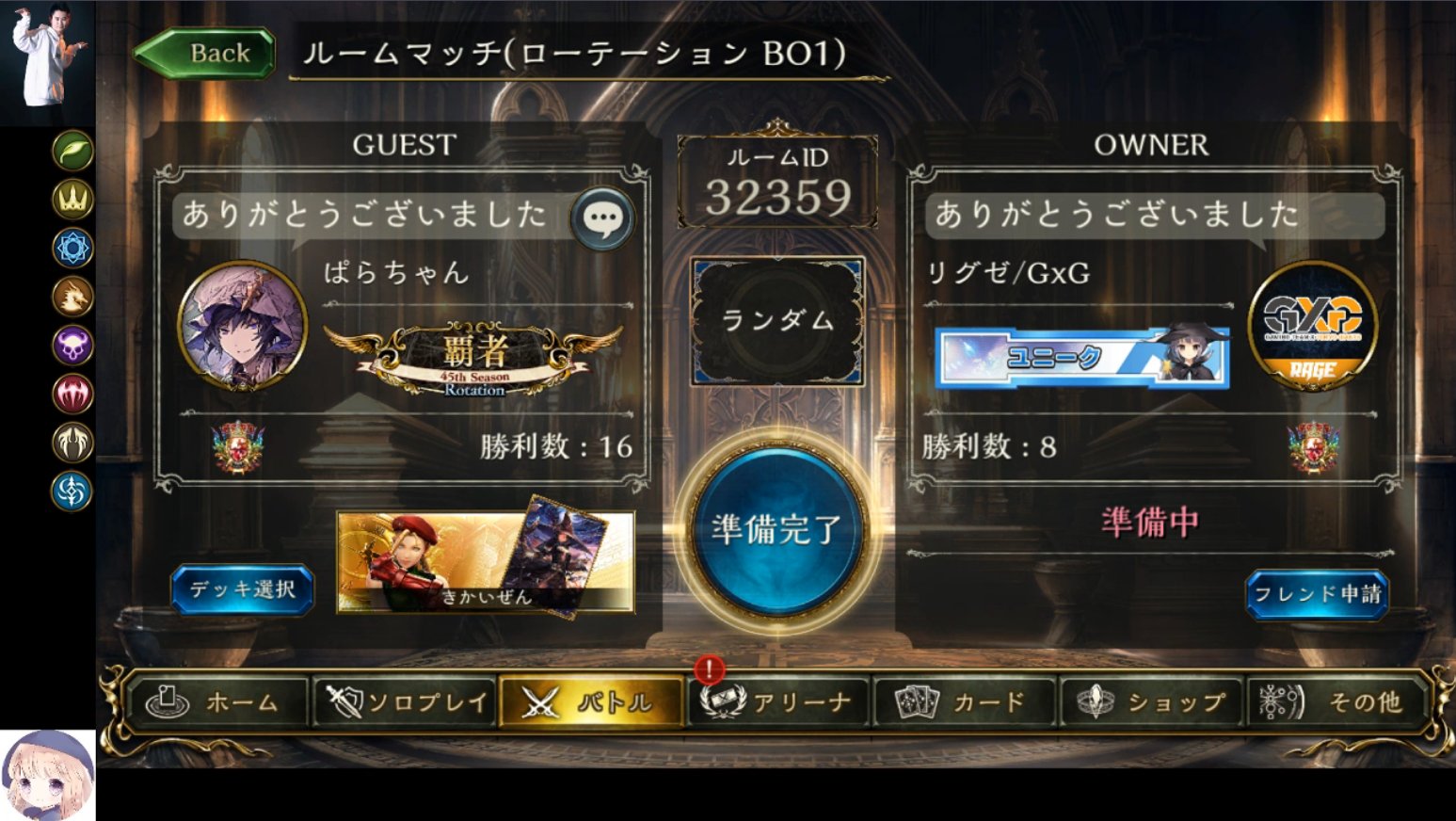Select the blue Runecraft class emblem

click(x=72, y=249)
